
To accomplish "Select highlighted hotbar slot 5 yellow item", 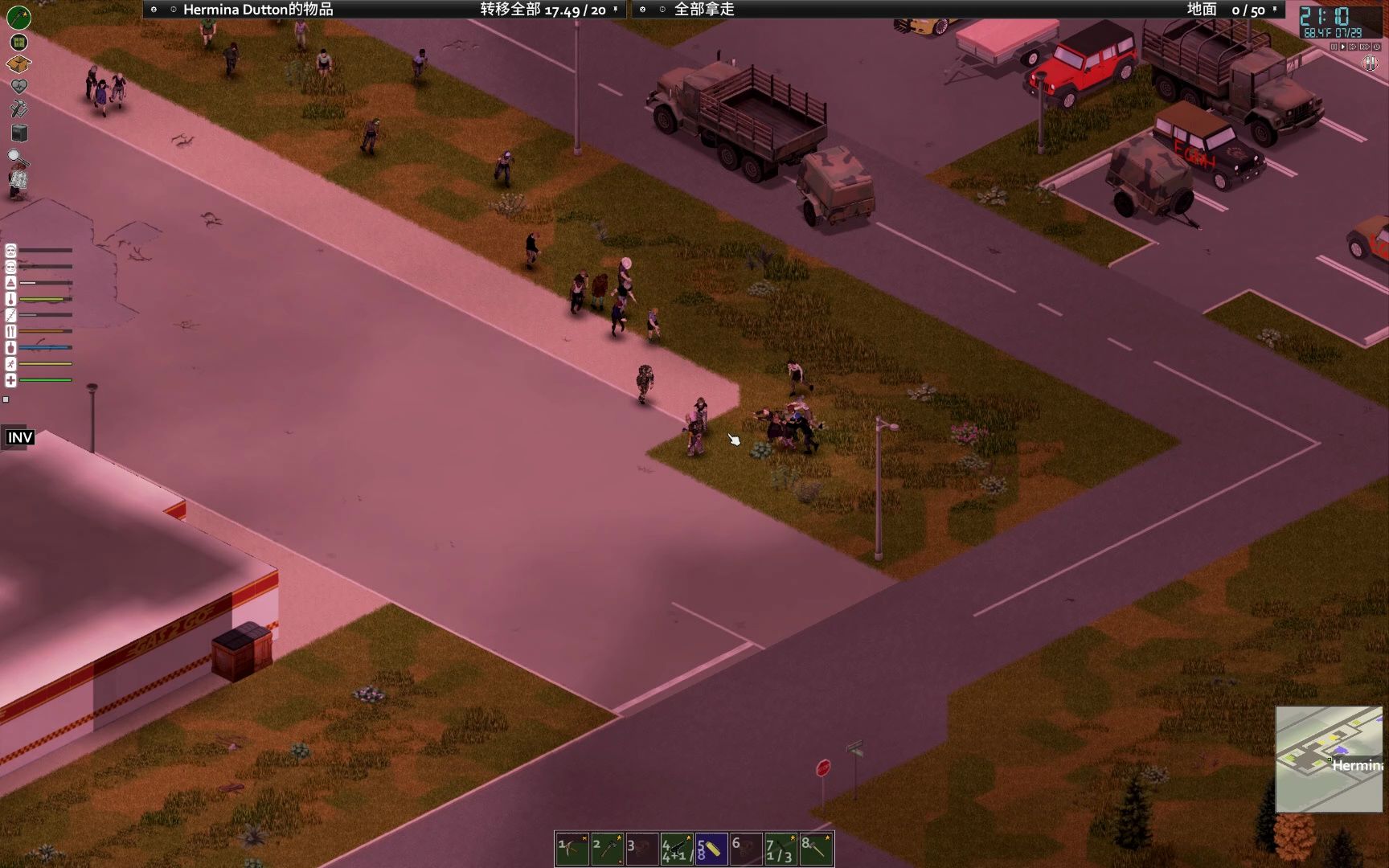I will pos(711,849).
